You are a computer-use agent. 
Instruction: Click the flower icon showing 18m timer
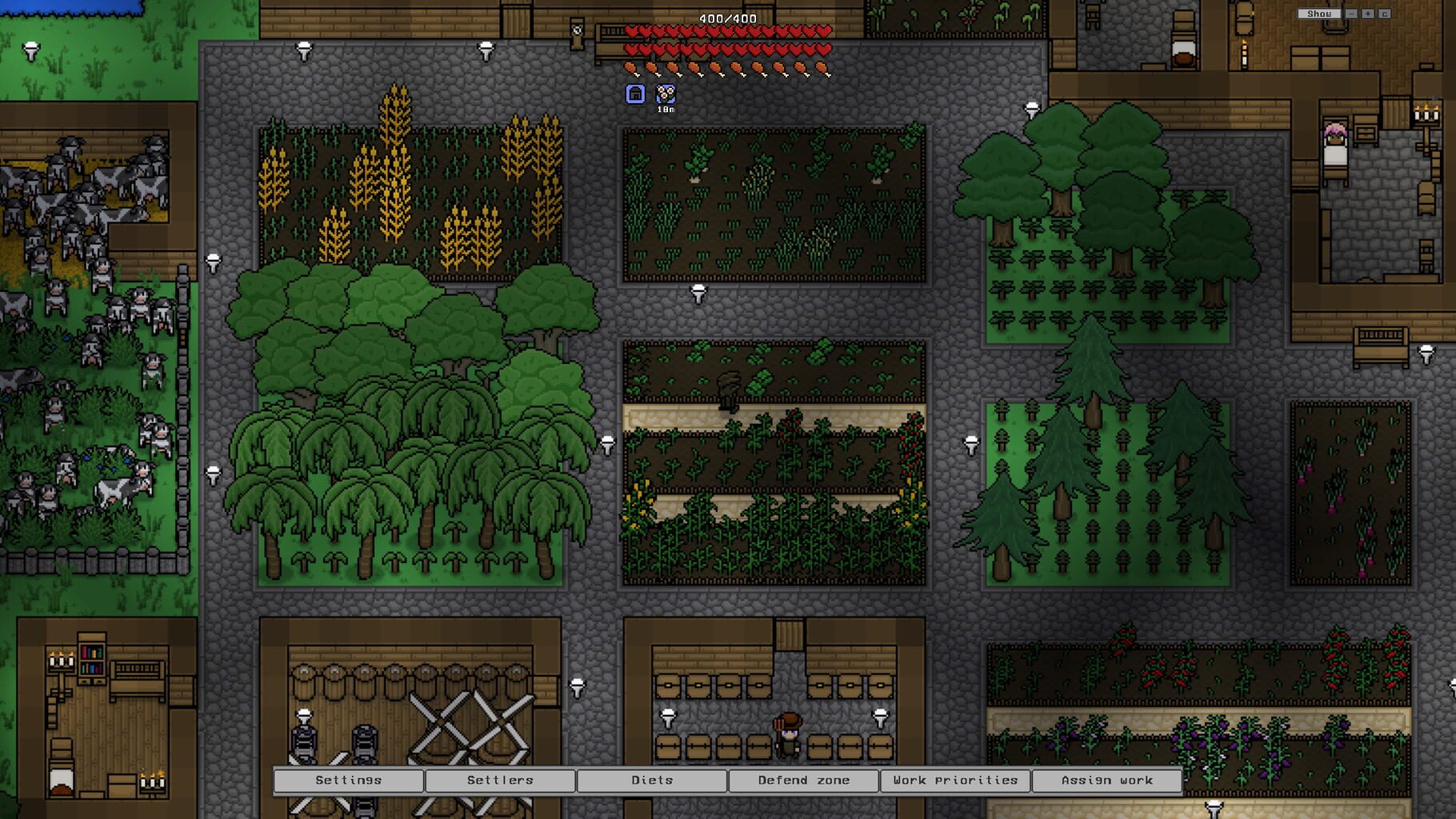tap(665, 94)
